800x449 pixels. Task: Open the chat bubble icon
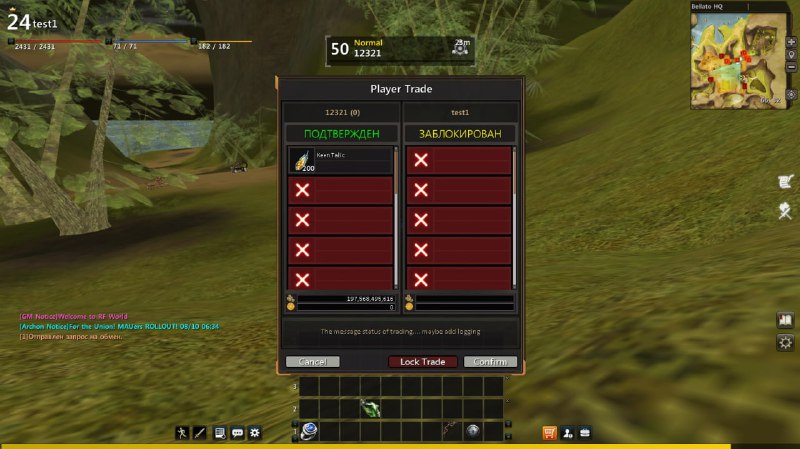pyautogui.click(x=237, y=433)
